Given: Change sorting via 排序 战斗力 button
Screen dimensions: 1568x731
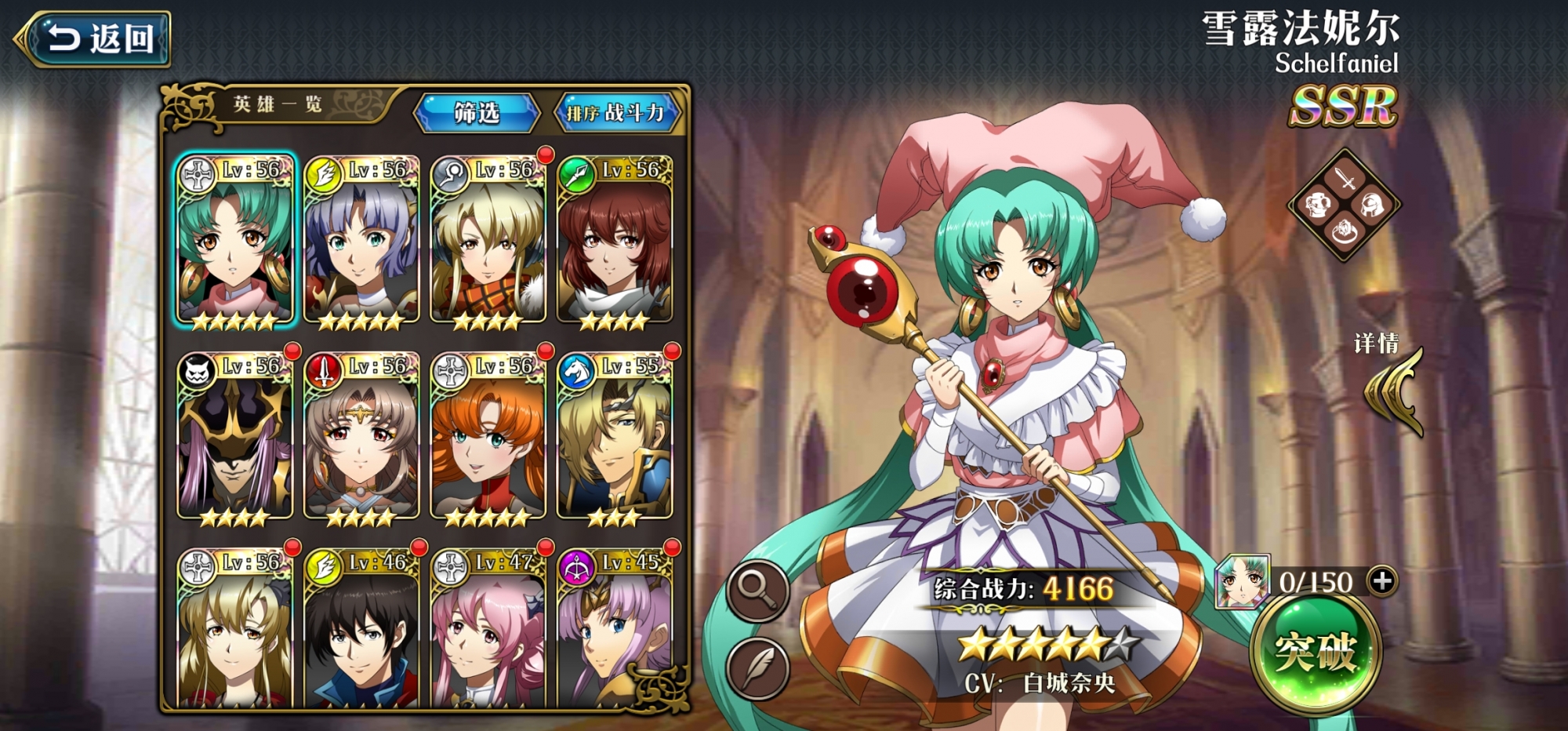Looking at the screenshot, I should point(616,113).
